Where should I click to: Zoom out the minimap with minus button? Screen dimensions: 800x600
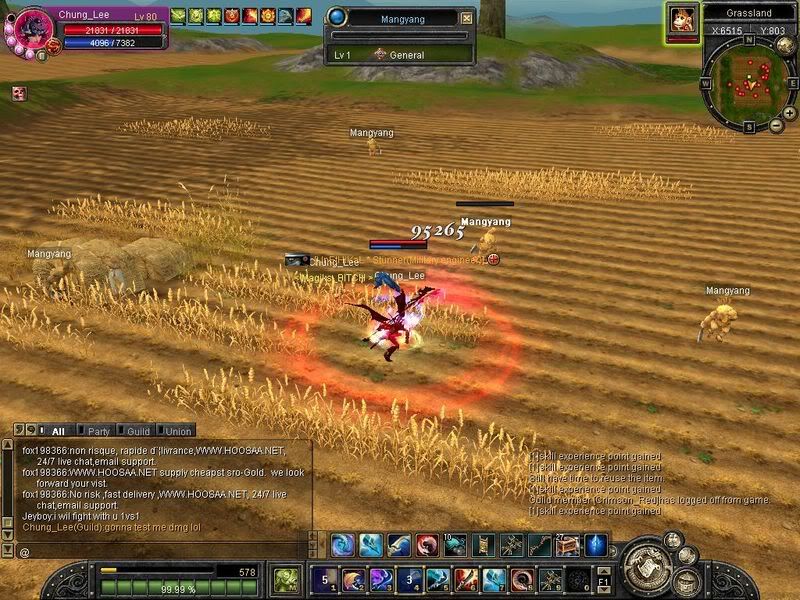777,126
